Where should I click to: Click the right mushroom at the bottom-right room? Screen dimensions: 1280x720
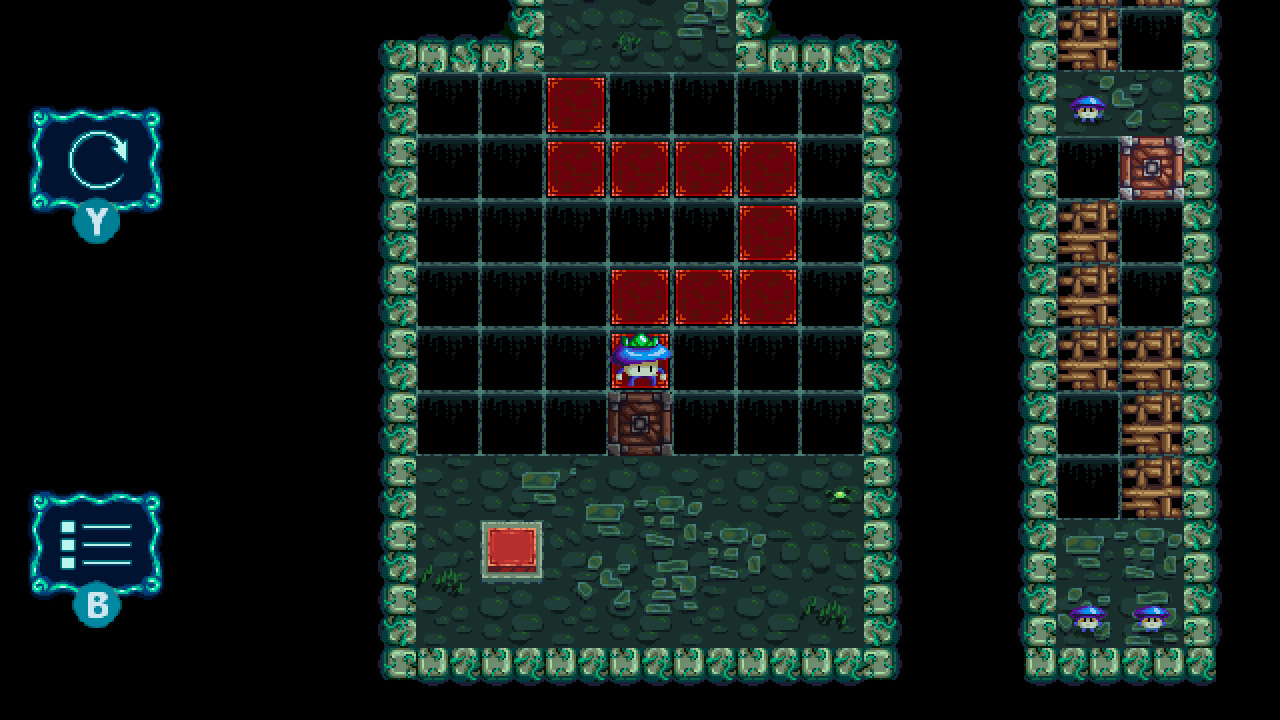[1152, 622]
